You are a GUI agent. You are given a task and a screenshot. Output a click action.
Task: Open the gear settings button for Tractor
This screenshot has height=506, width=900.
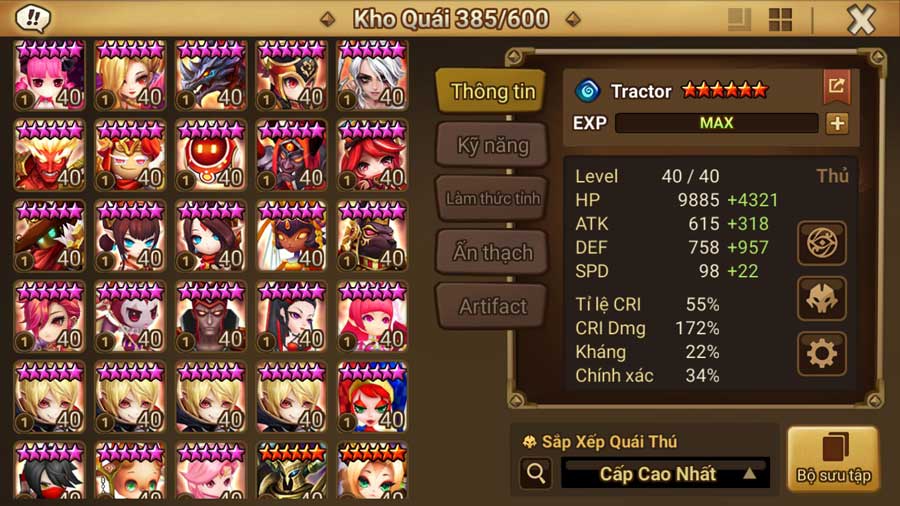[822, 353]
